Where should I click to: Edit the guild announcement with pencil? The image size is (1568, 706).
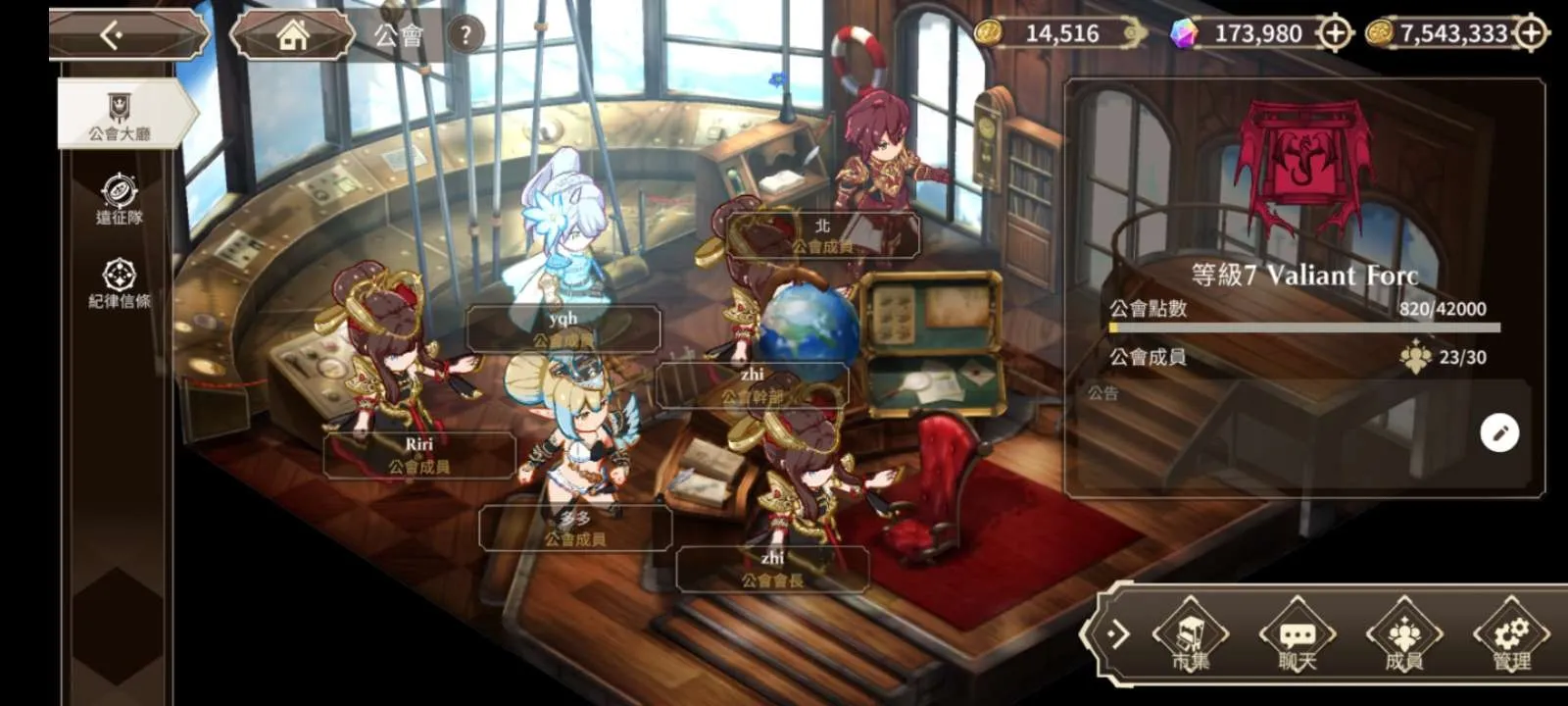tap(1498, 432)
